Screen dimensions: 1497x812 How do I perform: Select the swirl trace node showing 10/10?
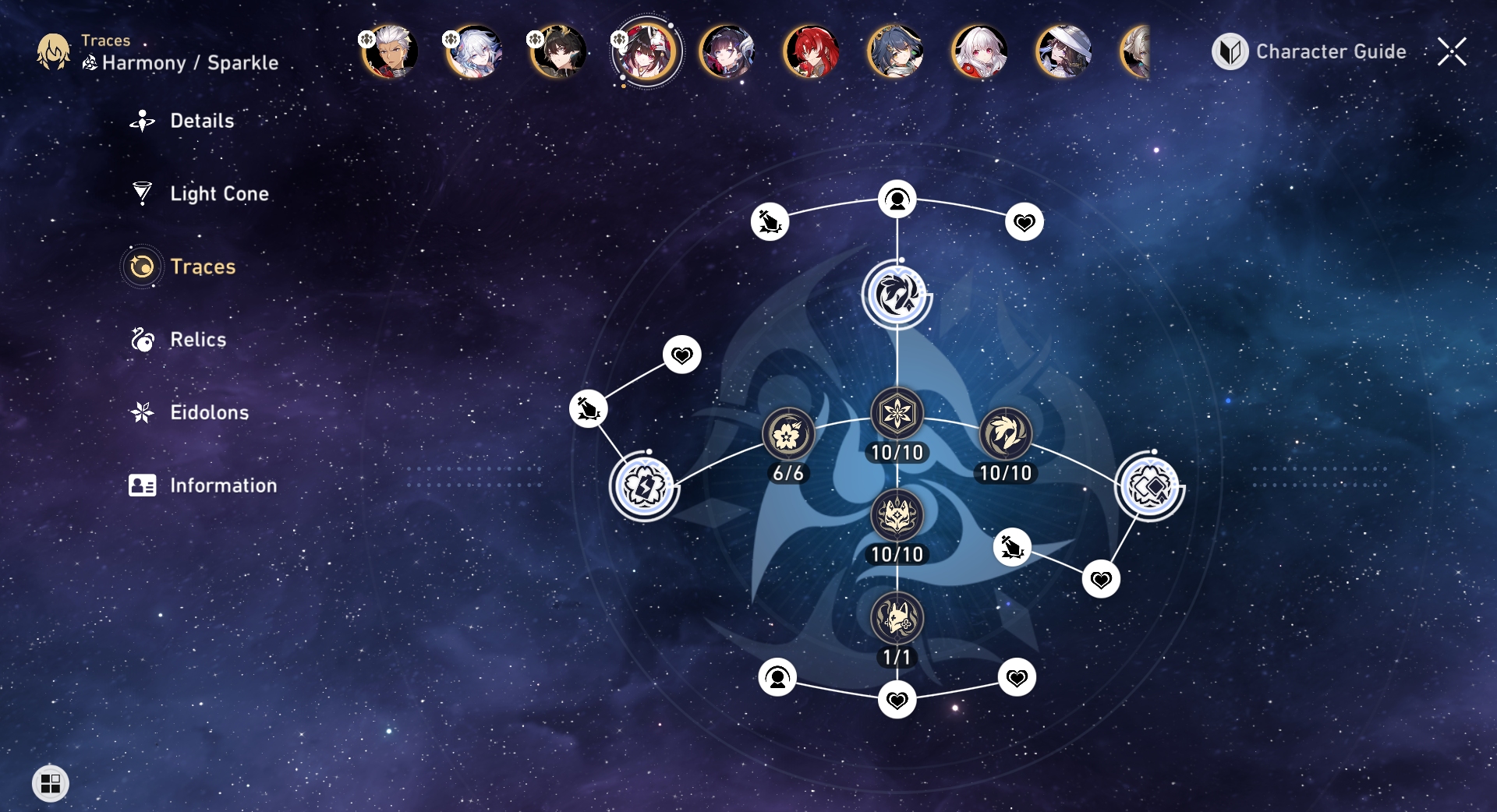(1006, 434)
